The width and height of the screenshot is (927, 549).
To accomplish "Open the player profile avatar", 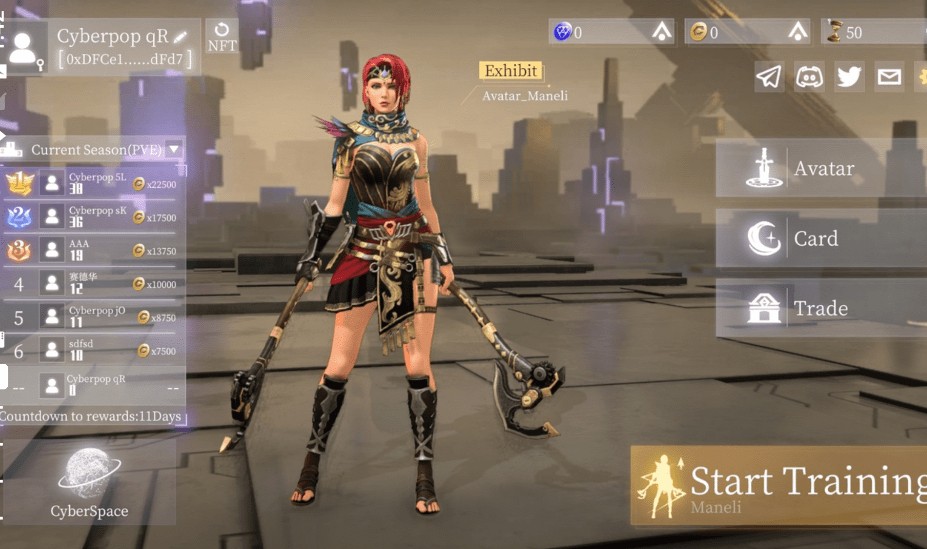I will pyautogui.click(x=26, y=47).
